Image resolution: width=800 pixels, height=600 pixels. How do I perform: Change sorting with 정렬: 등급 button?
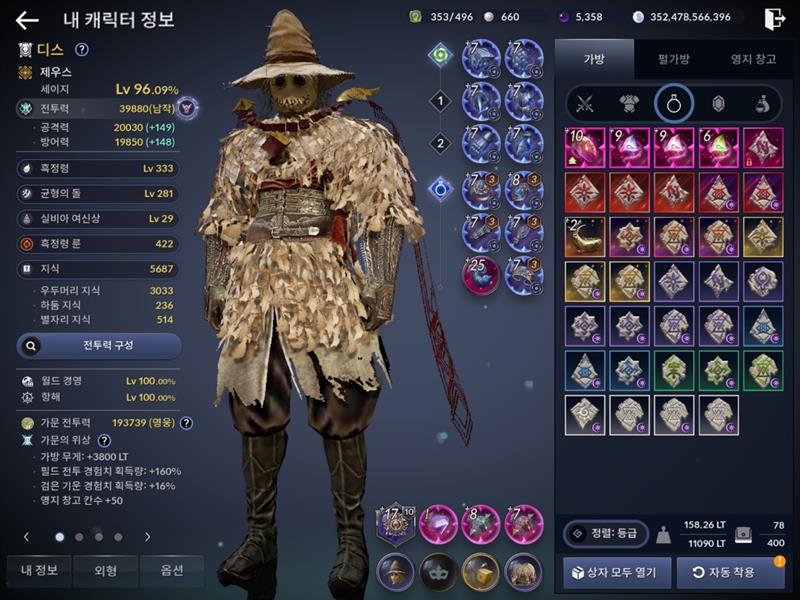[x=604, y=534]
